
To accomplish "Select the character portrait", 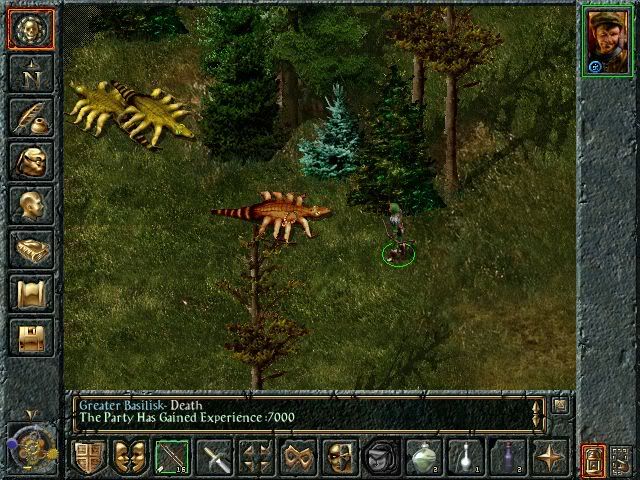I will [607, 40].
